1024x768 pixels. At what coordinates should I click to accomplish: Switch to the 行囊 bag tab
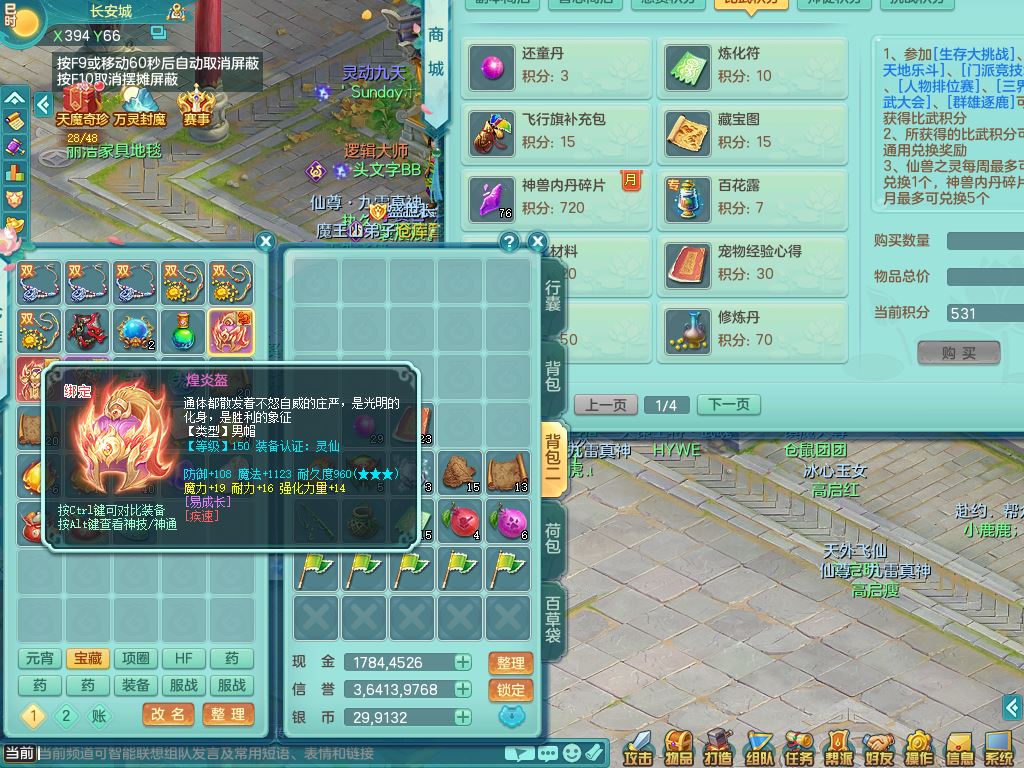point(553,295)
